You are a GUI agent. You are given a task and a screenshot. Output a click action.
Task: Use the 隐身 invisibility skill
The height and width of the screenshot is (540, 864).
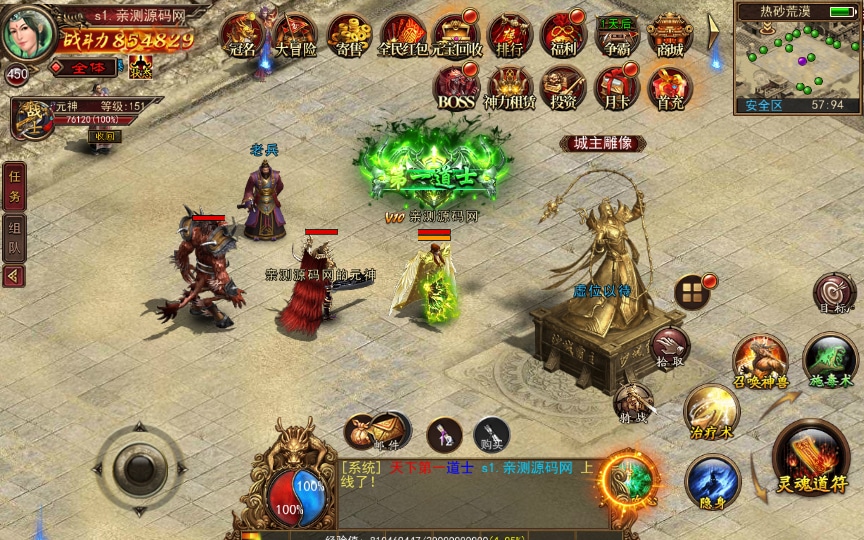tap(712, 480)
